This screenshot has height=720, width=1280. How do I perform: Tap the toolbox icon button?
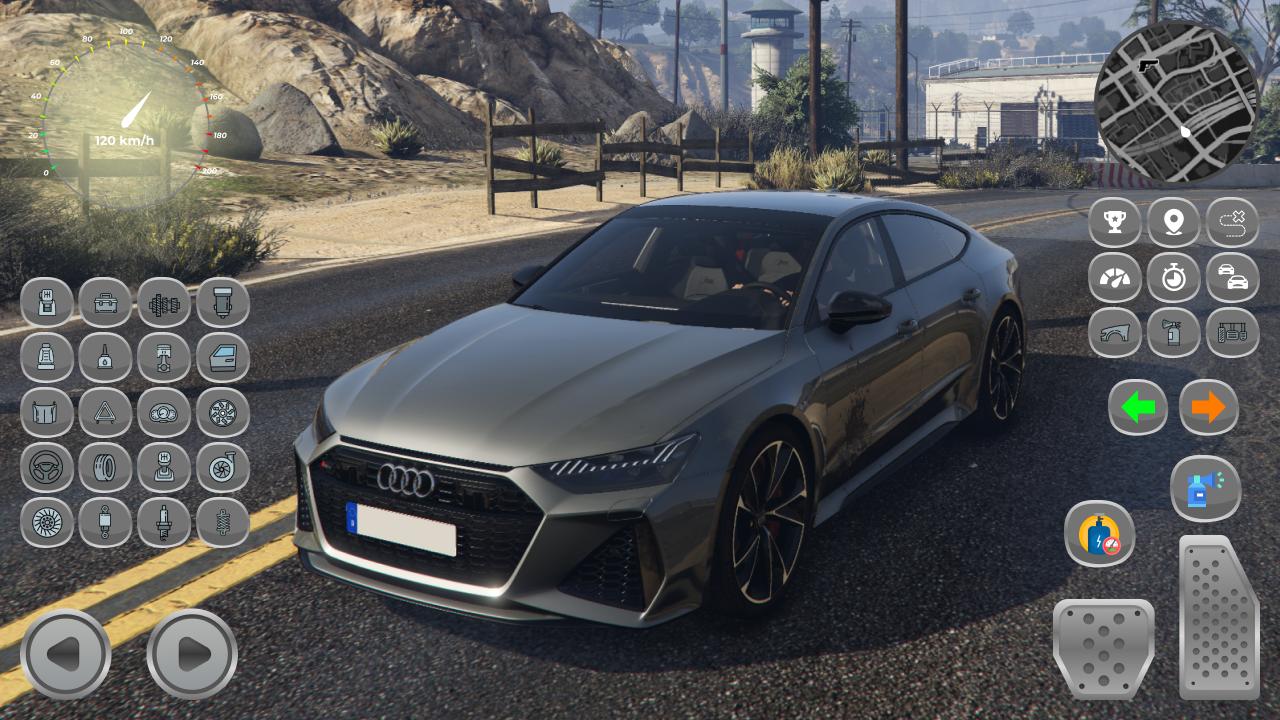tap(105, 302)
